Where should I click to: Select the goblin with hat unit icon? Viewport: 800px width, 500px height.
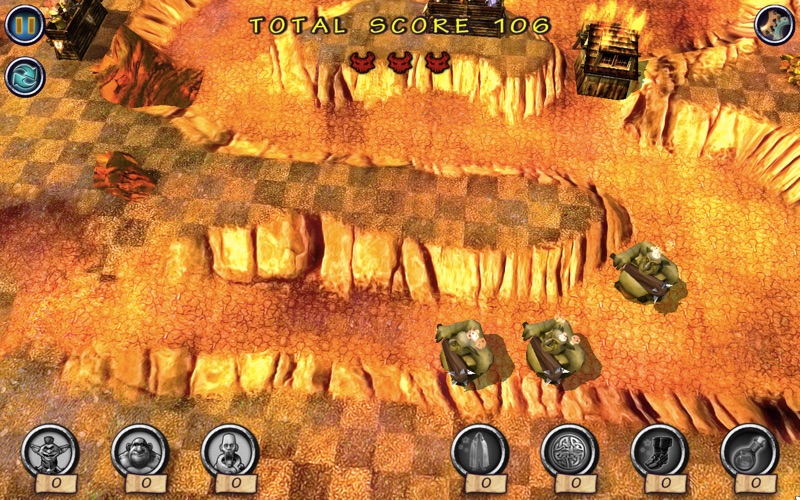[x=50, y=450]
